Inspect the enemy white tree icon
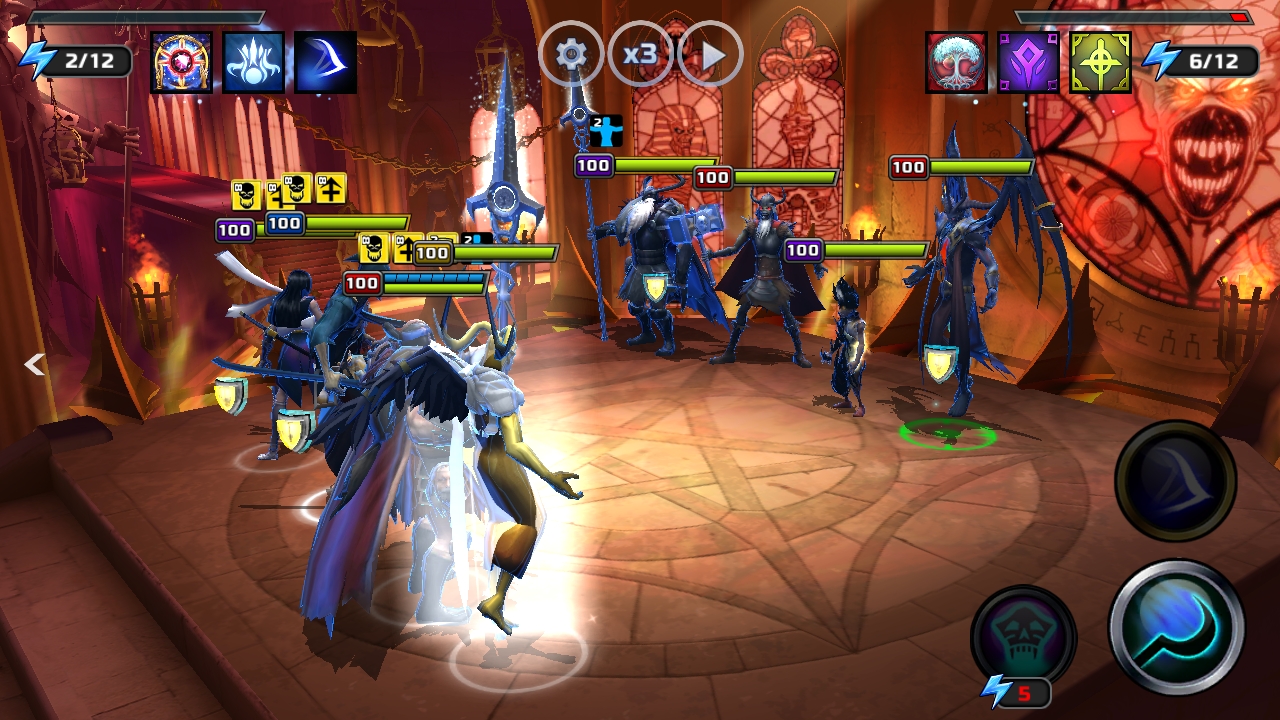1280x720 pixels. coord(956,62)
